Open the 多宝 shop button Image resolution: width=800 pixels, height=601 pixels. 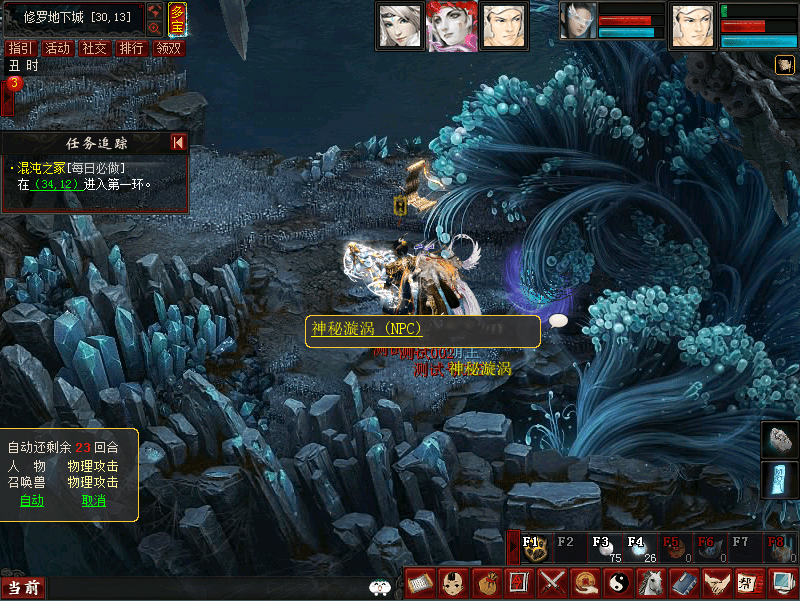[x=177, y=20]
